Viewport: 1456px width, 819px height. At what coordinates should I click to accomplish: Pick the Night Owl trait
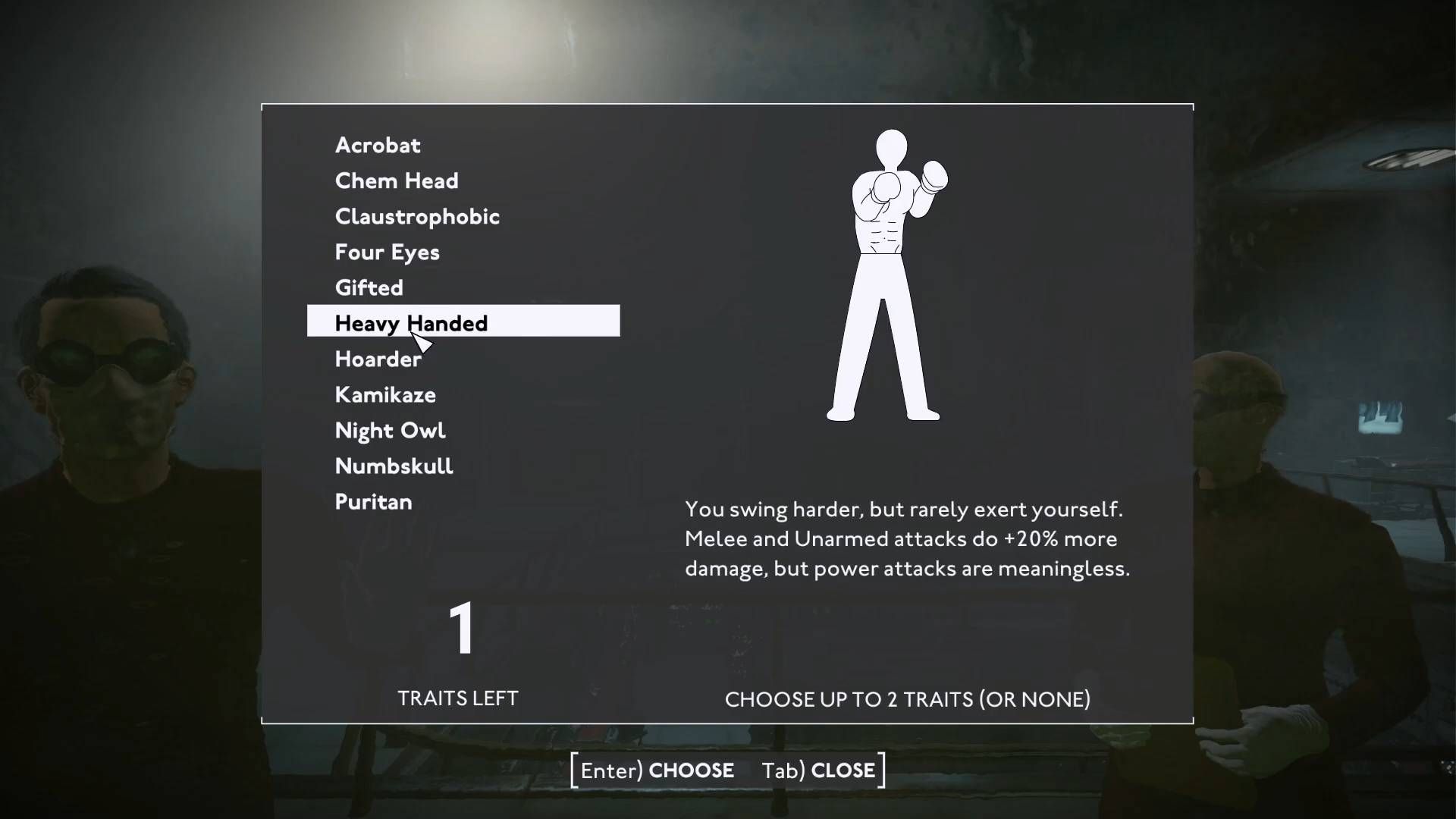[x=391, y=430]
